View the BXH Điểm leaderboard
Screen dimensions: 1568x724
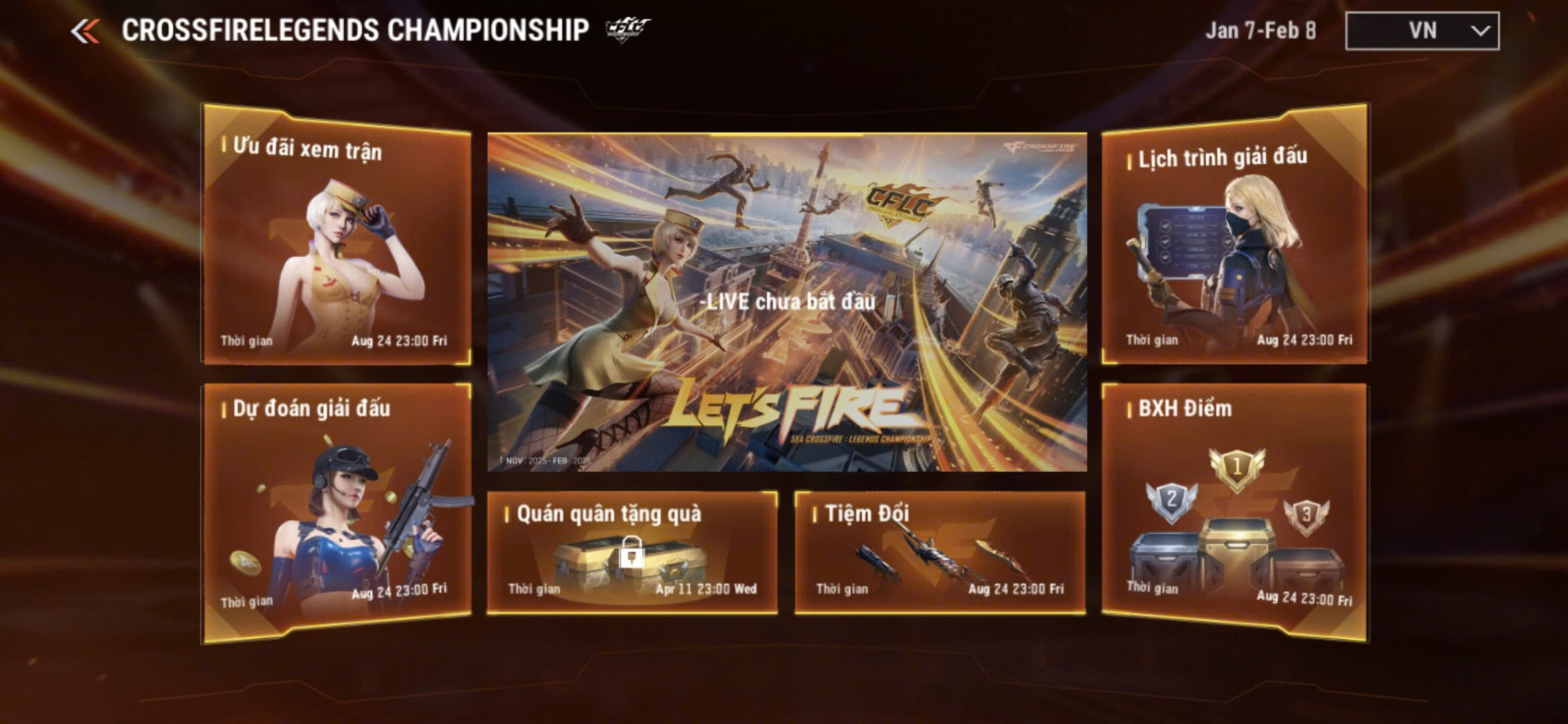point(1234,509)
